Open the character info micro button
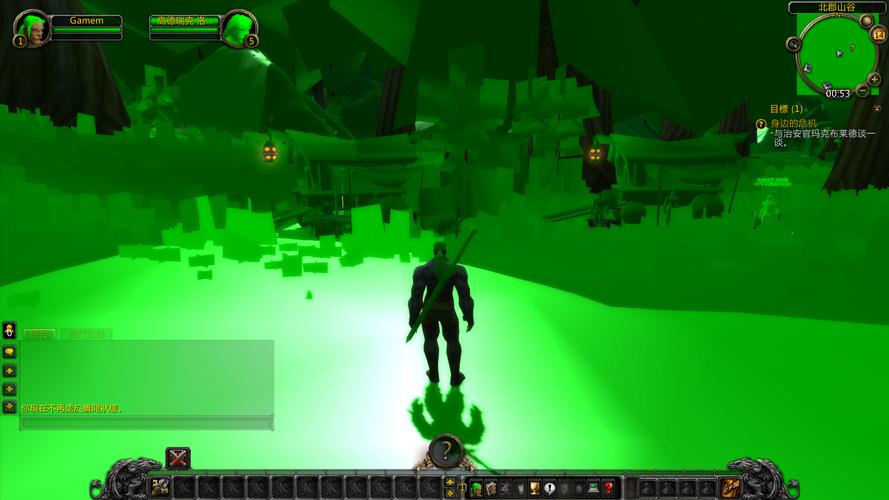This screenshot has width=889, height=500. (476, 488)
